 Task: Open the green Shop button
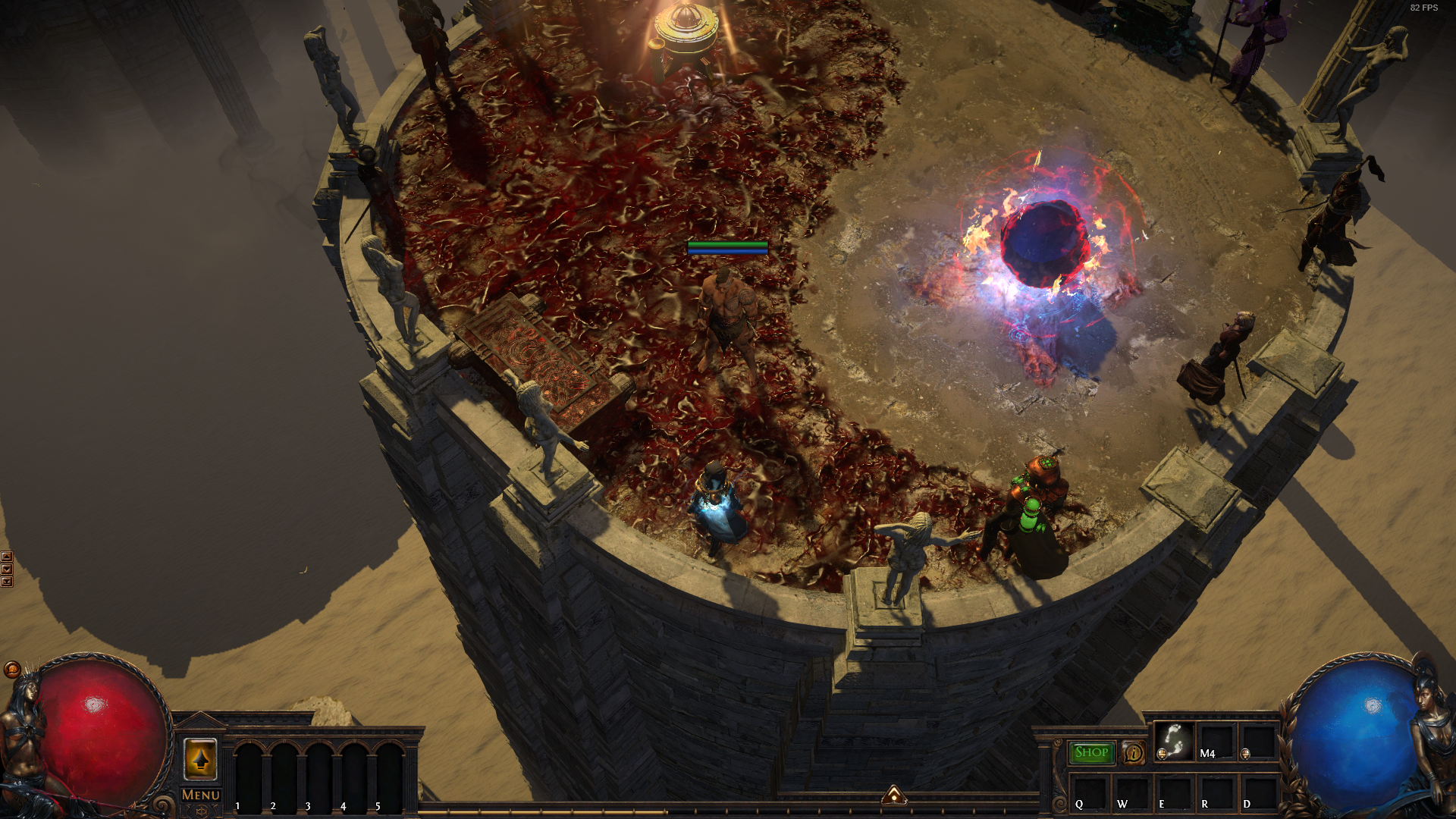click(1091, 752)
